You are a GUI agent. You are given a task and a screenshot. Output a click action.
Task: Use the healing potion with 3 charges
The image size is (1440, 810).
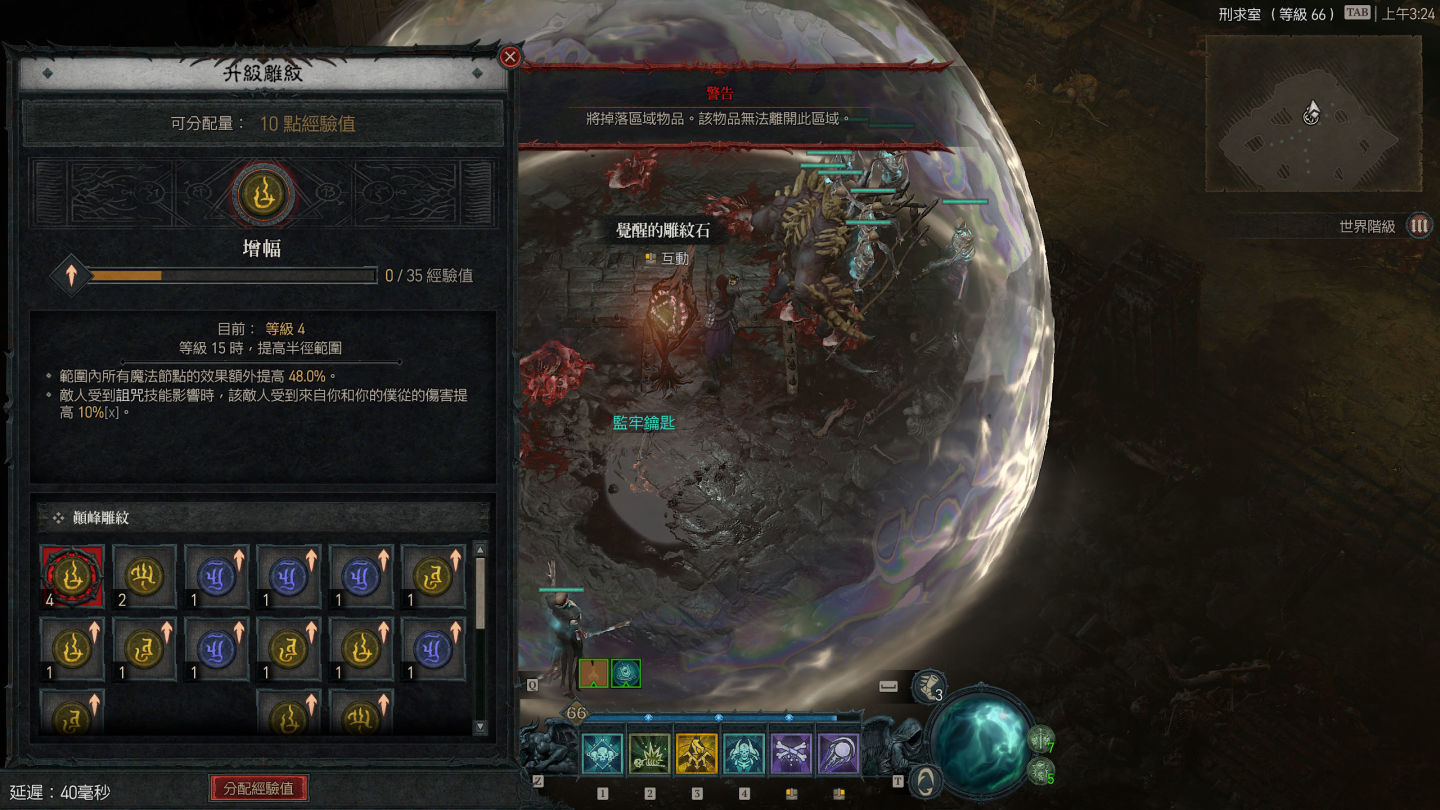pyautogui.click(x=929, y=687)
